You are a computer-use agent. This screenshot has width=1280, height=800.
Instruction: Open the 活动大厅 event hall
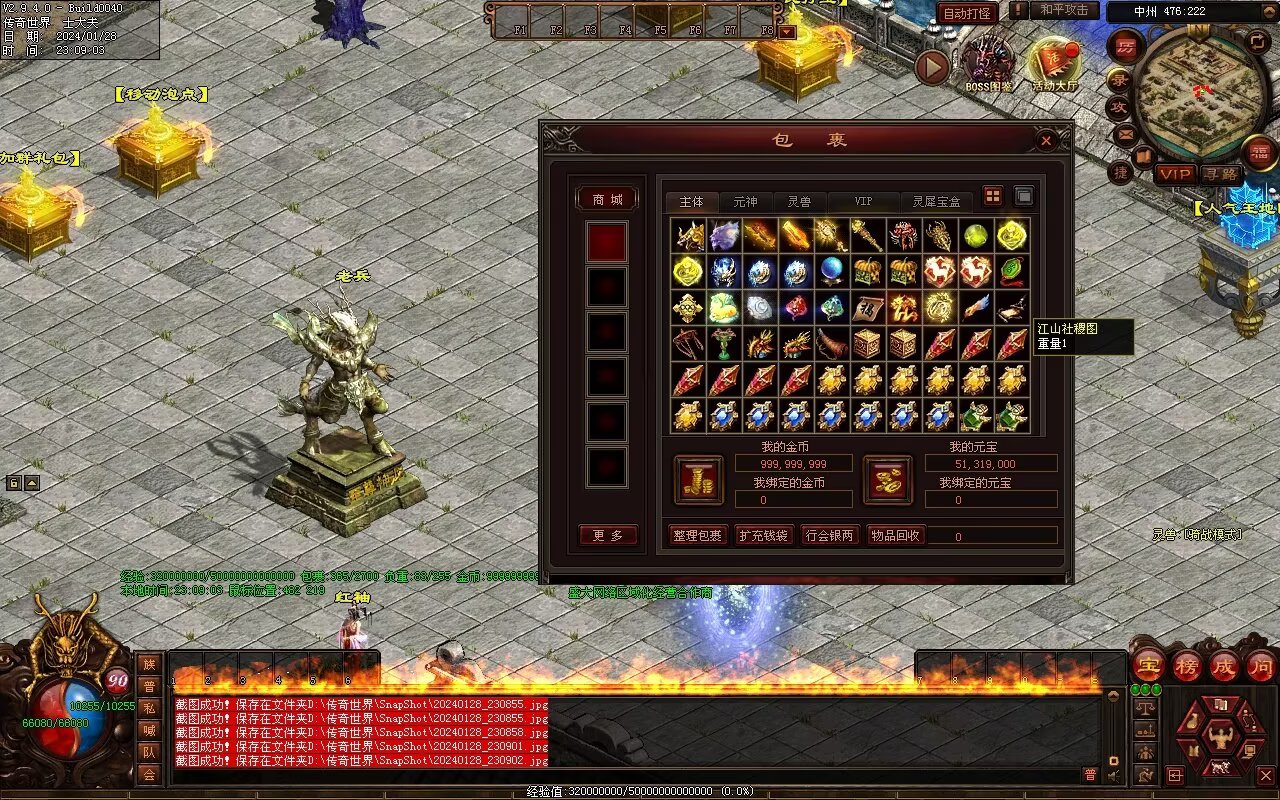[x=1056, y=63]
